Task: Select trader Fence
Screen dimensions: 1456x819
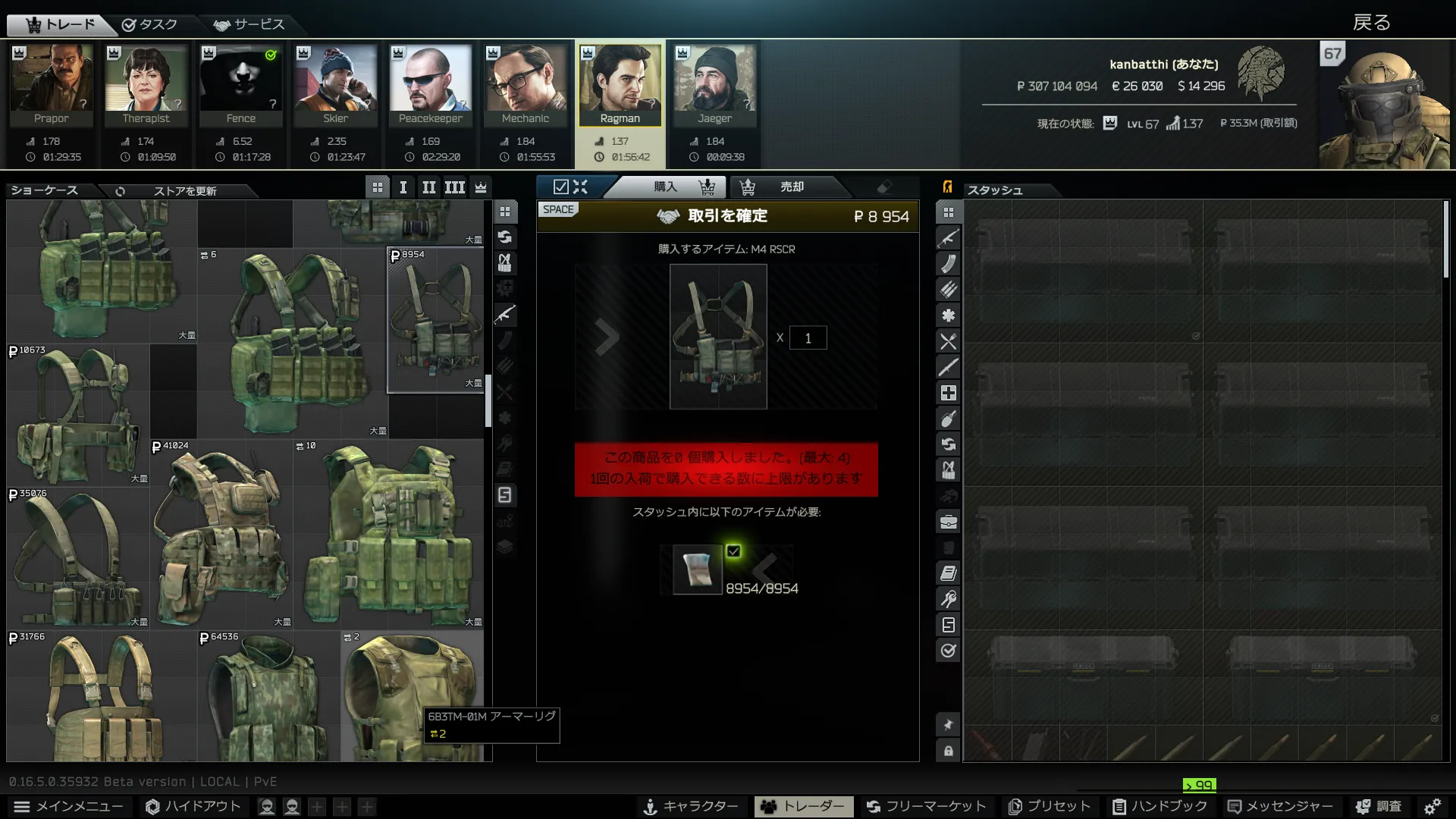Action: pos(241,85)
